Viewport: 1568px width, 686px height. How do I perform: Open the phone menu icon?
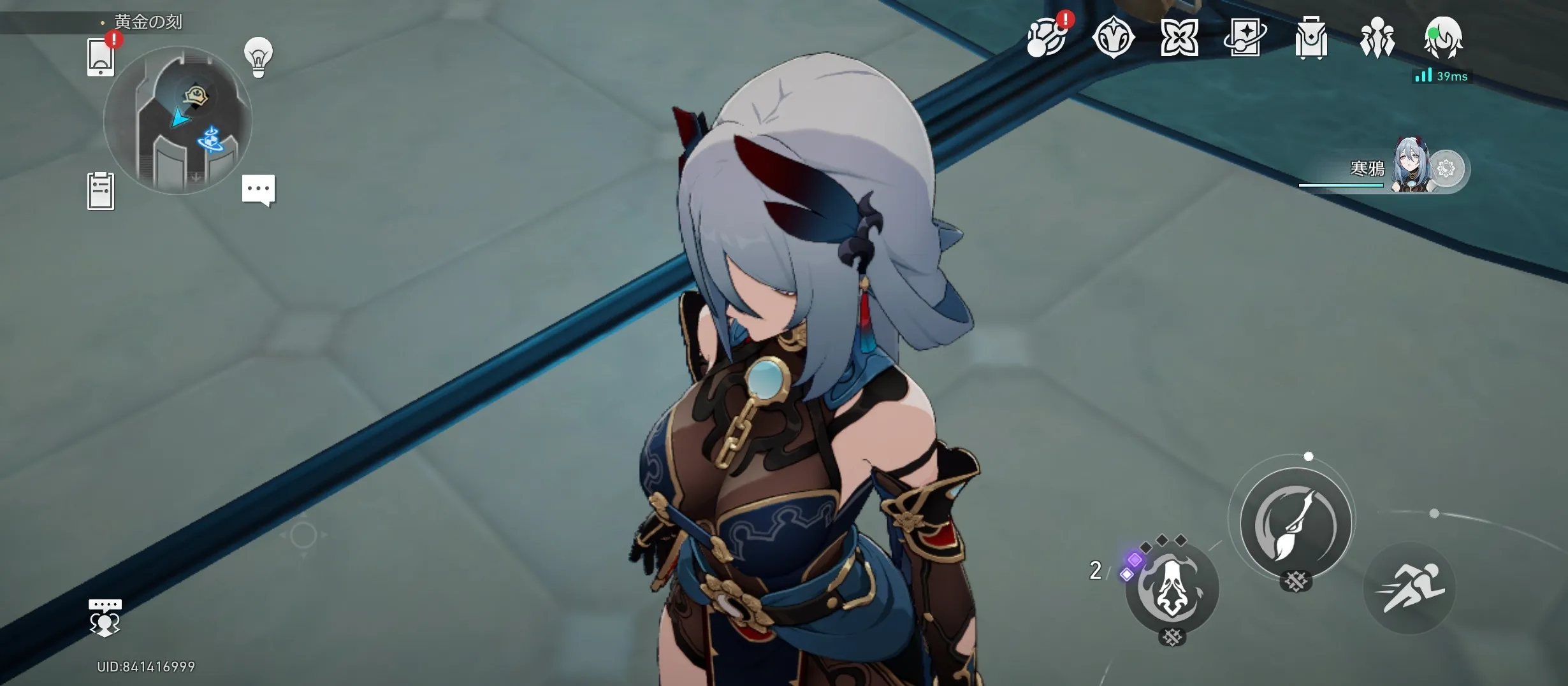[x=101, y=57]
